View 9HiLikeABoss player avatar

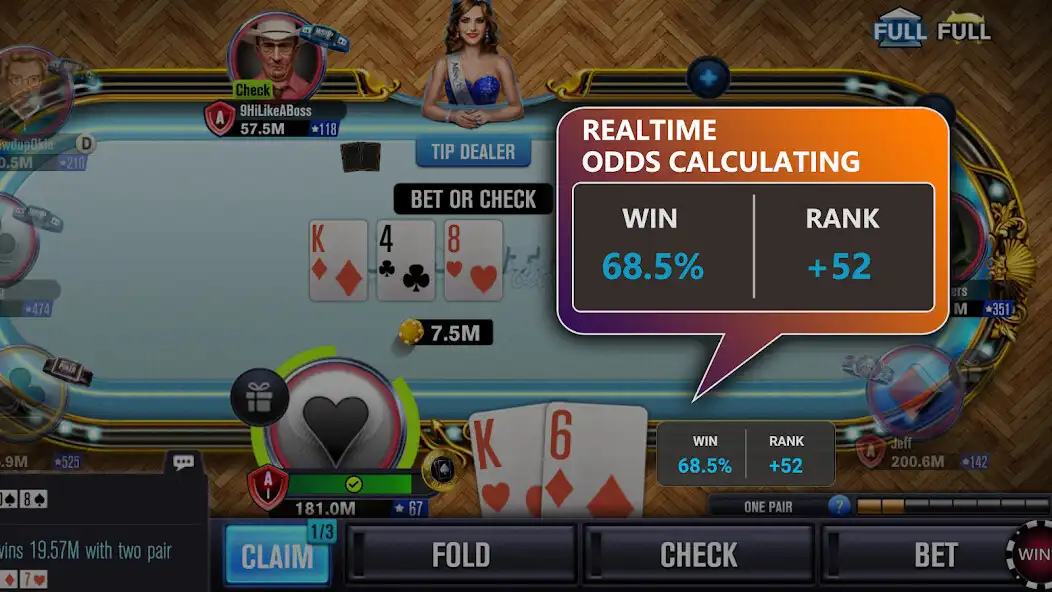(x=278, y=55)
